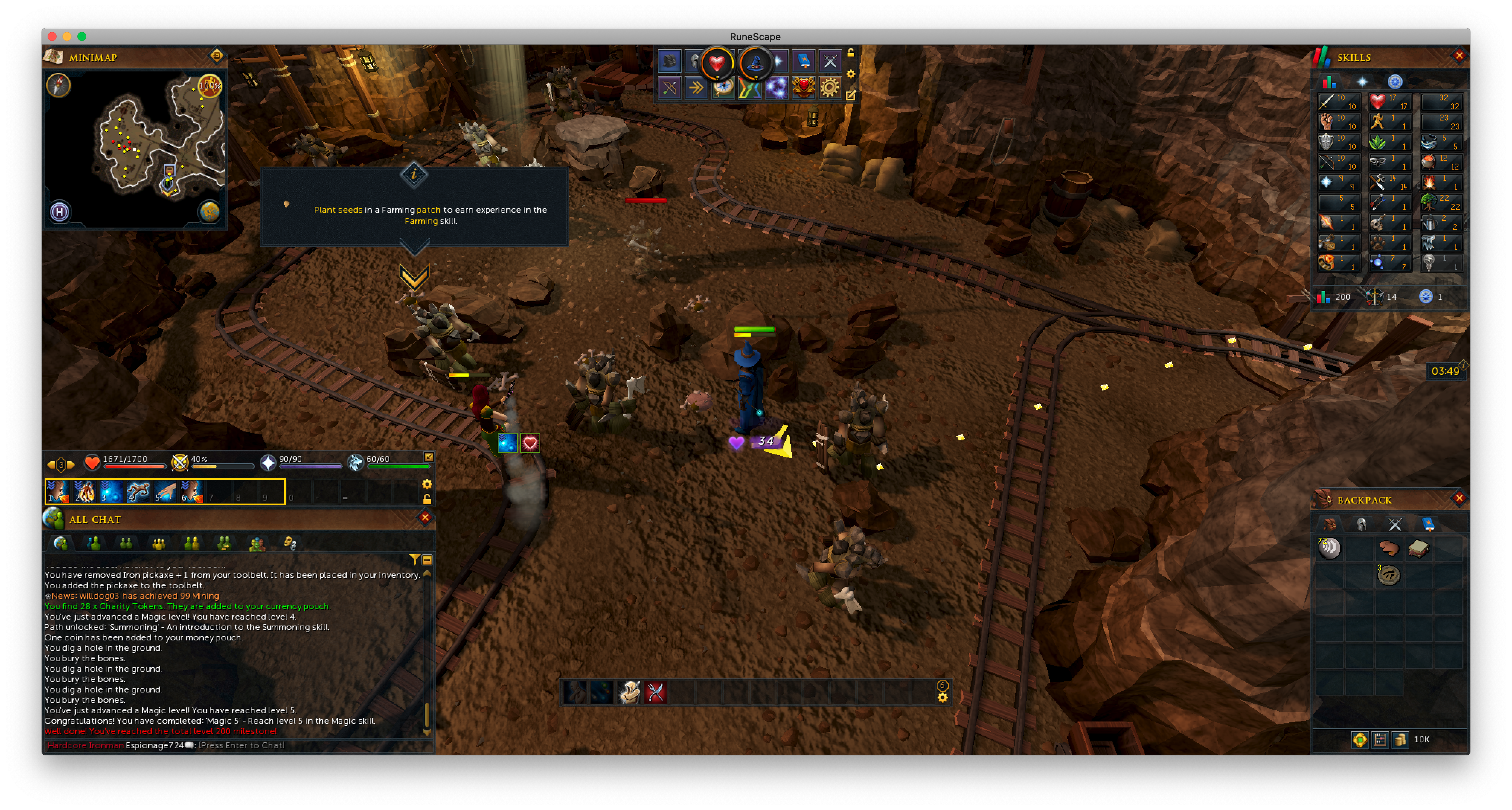Select the sandwich in the backpack
Viewport: 1512px width, 810px height.
tap(1418, 549)
